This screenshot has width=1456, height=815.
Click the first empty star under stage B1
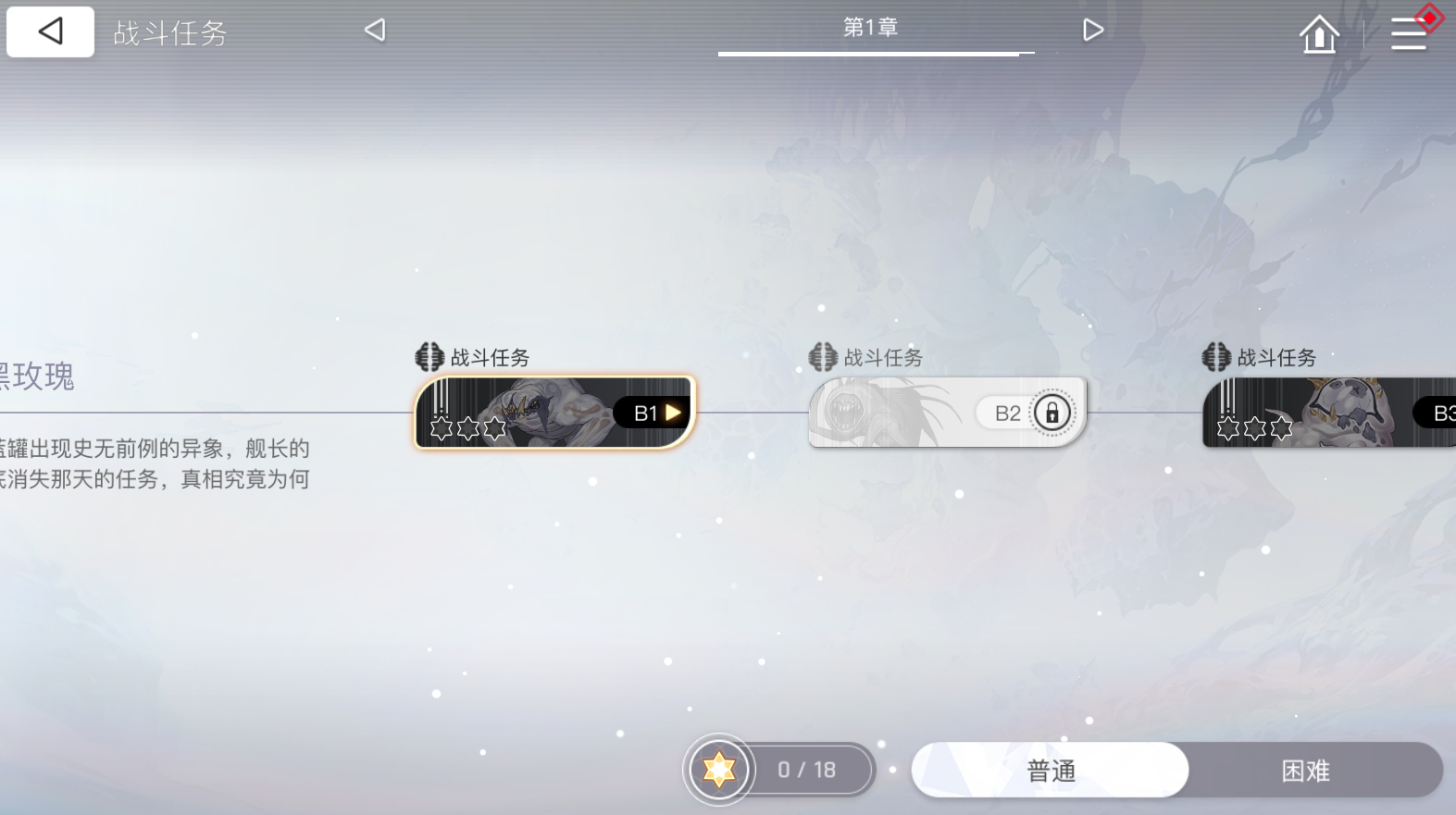pos(442,428)
